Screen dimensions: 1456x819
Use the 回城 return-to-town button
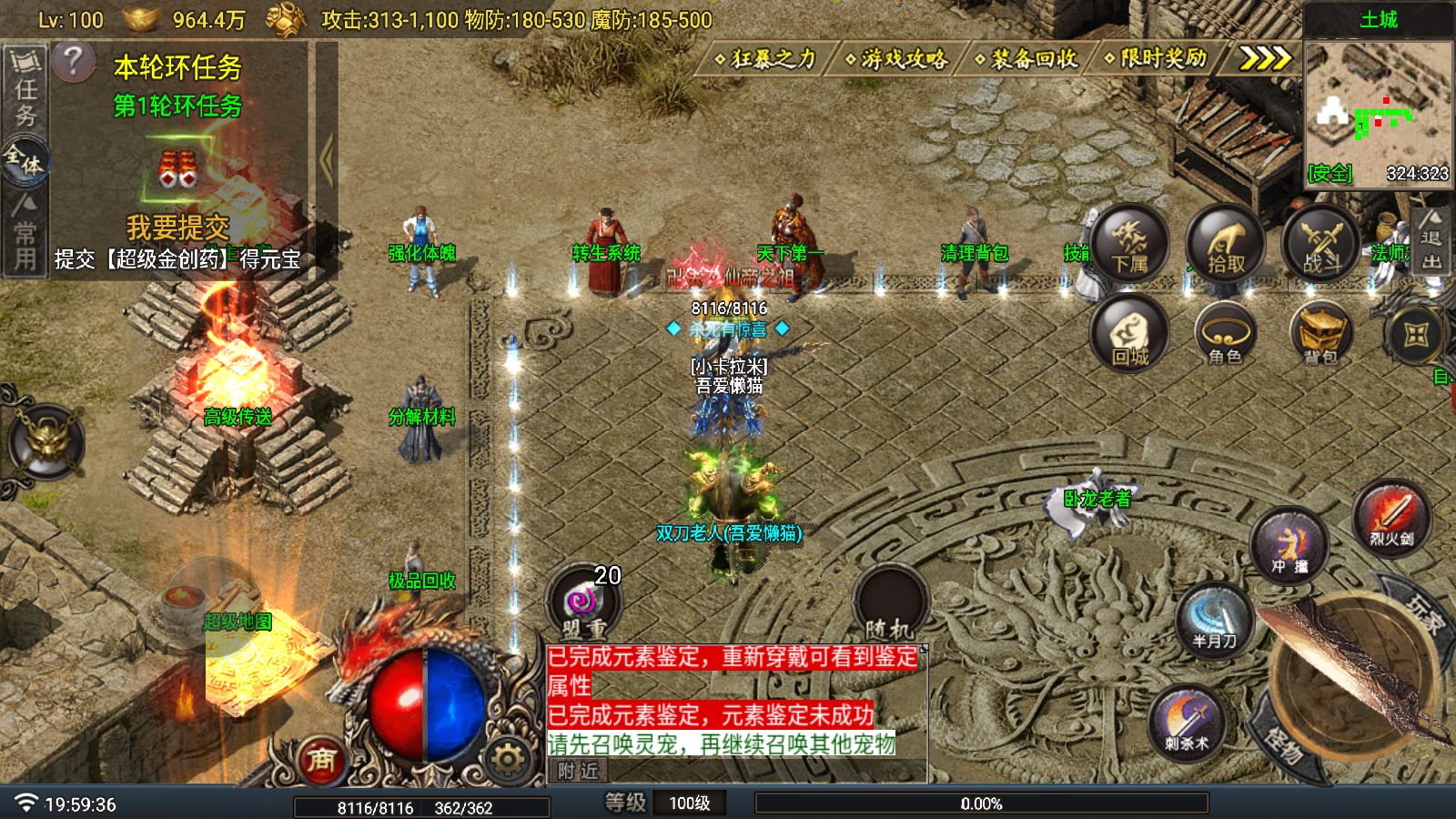[x=1129, y=335]
